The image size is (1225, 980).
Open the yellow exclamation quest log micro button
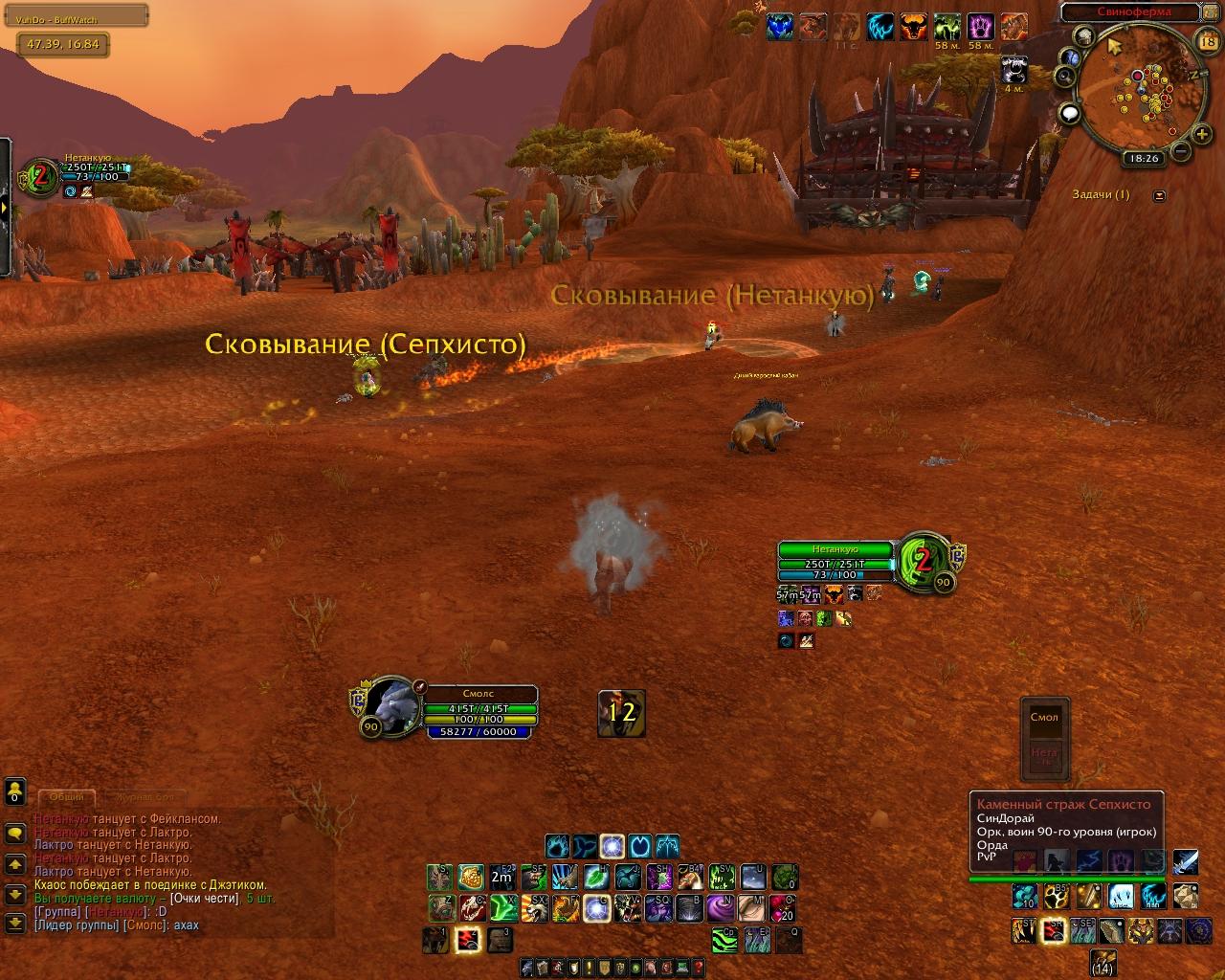[x=590, y=969]
